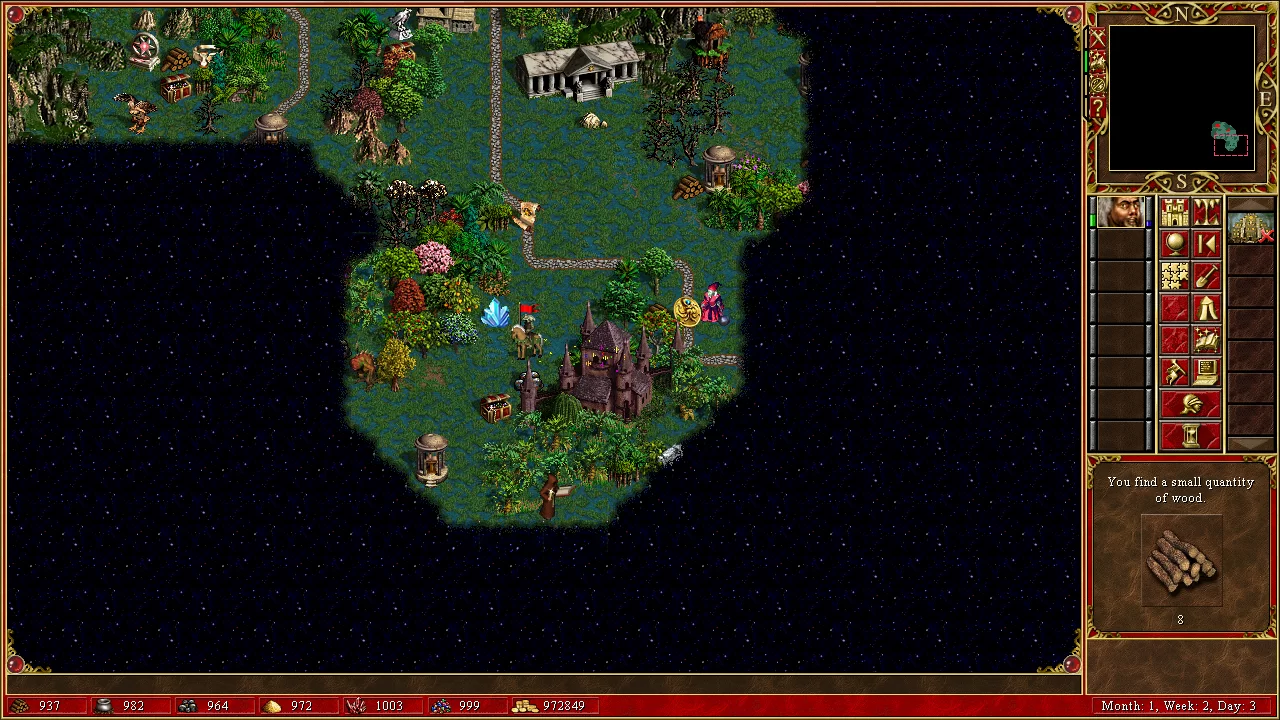Click the gold amount in resource bar
The image size is (1280, 720).
pos(564,706)
